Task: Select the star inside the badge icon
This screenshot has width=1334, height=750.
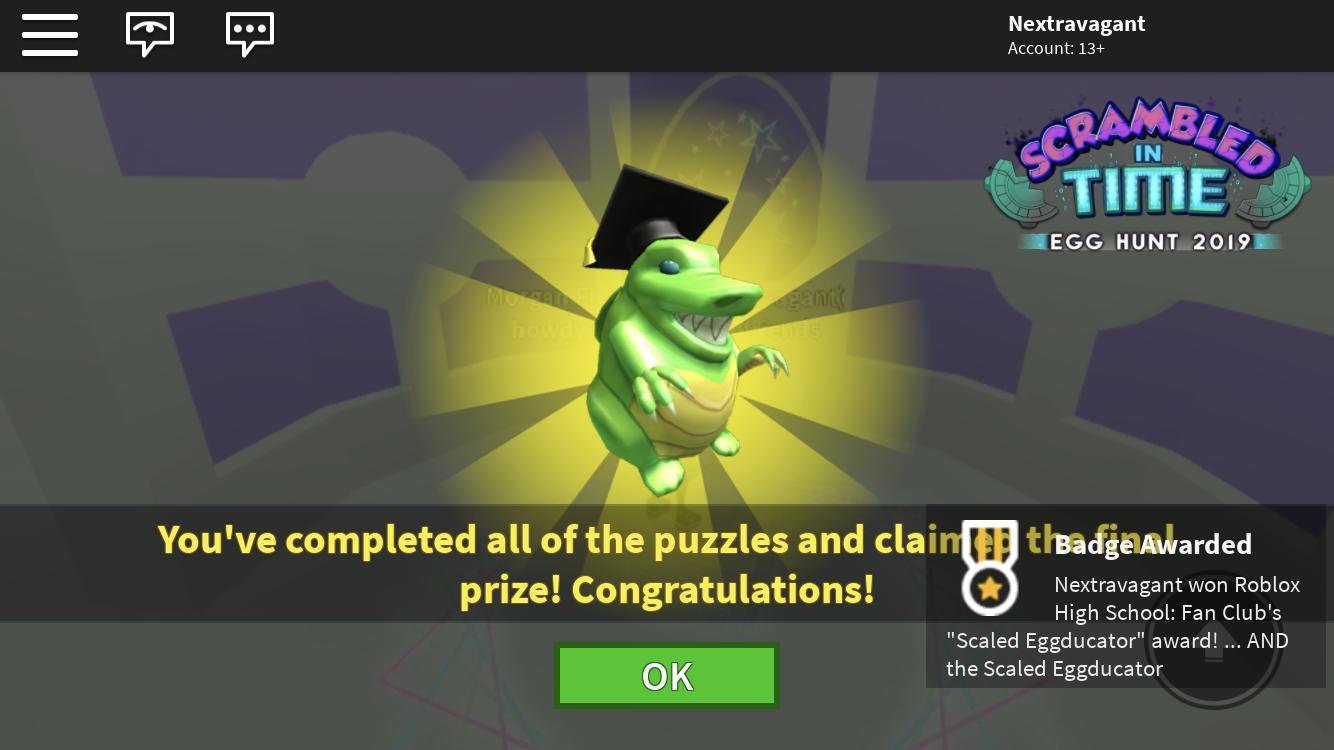Action: click(989, 589)
